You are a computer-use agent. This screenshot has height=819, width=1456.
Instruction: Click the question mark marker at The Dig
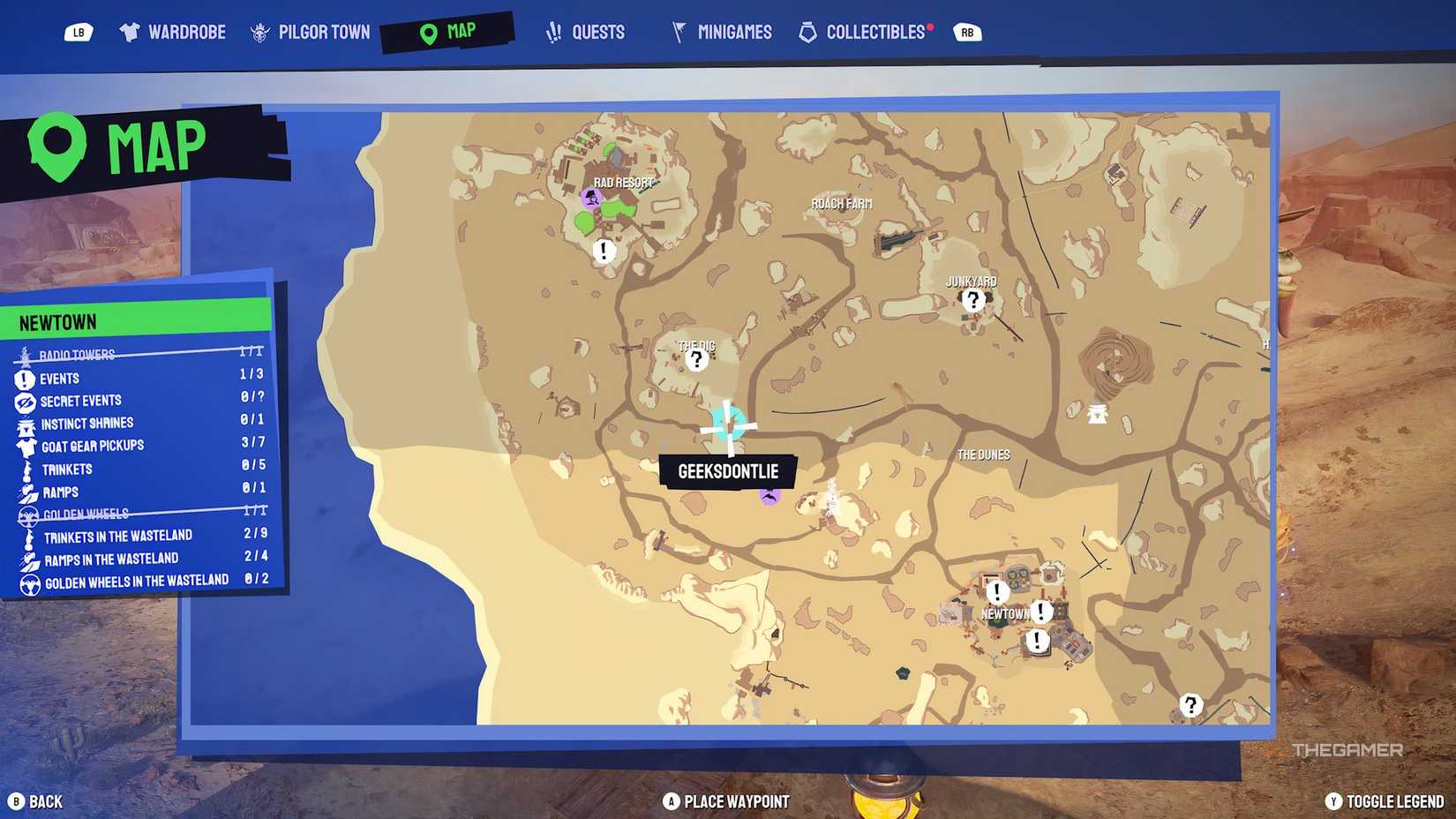696,357
